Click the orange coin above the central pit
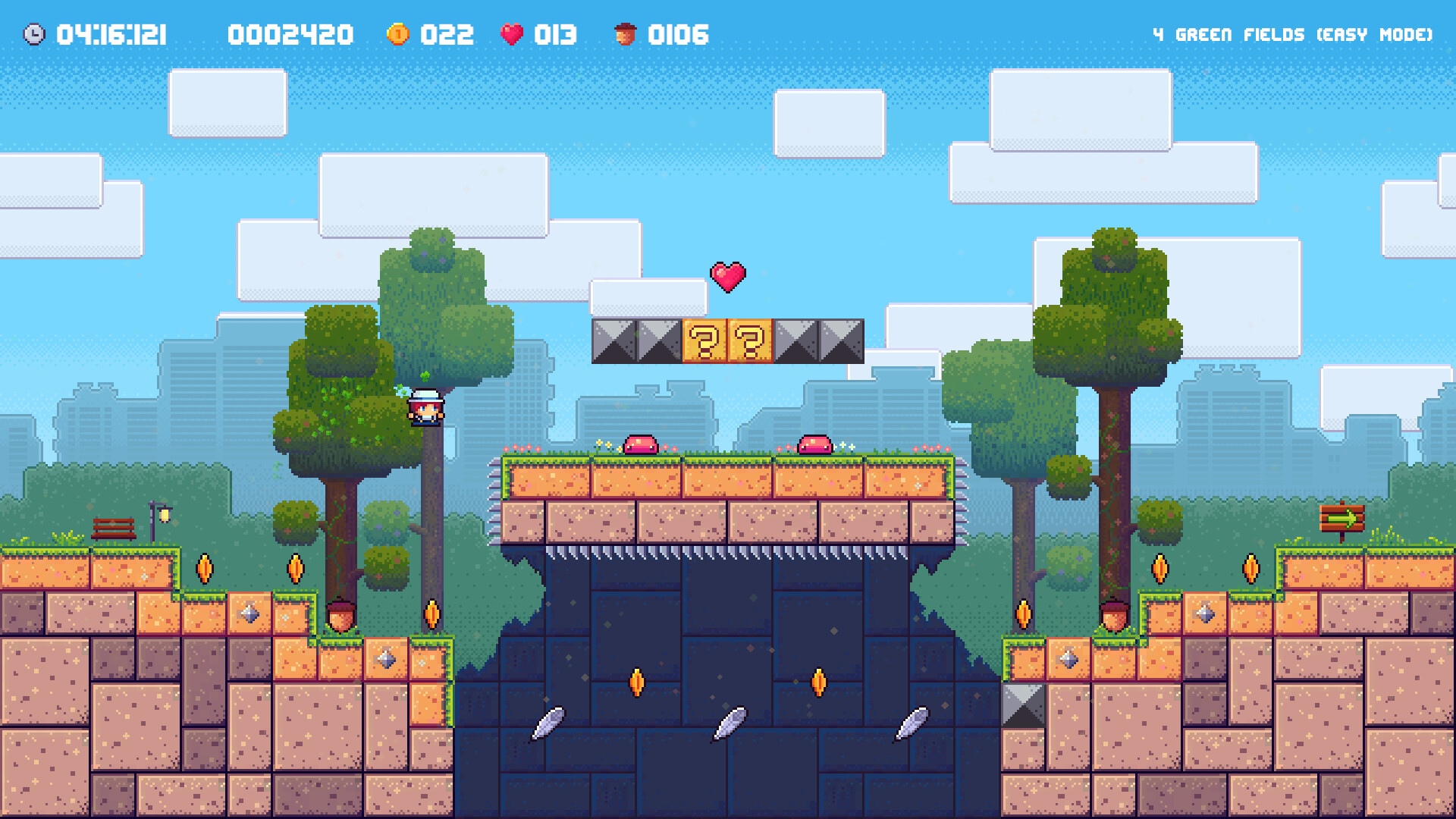The image size is (1456, 819). (x=638, y=682)
